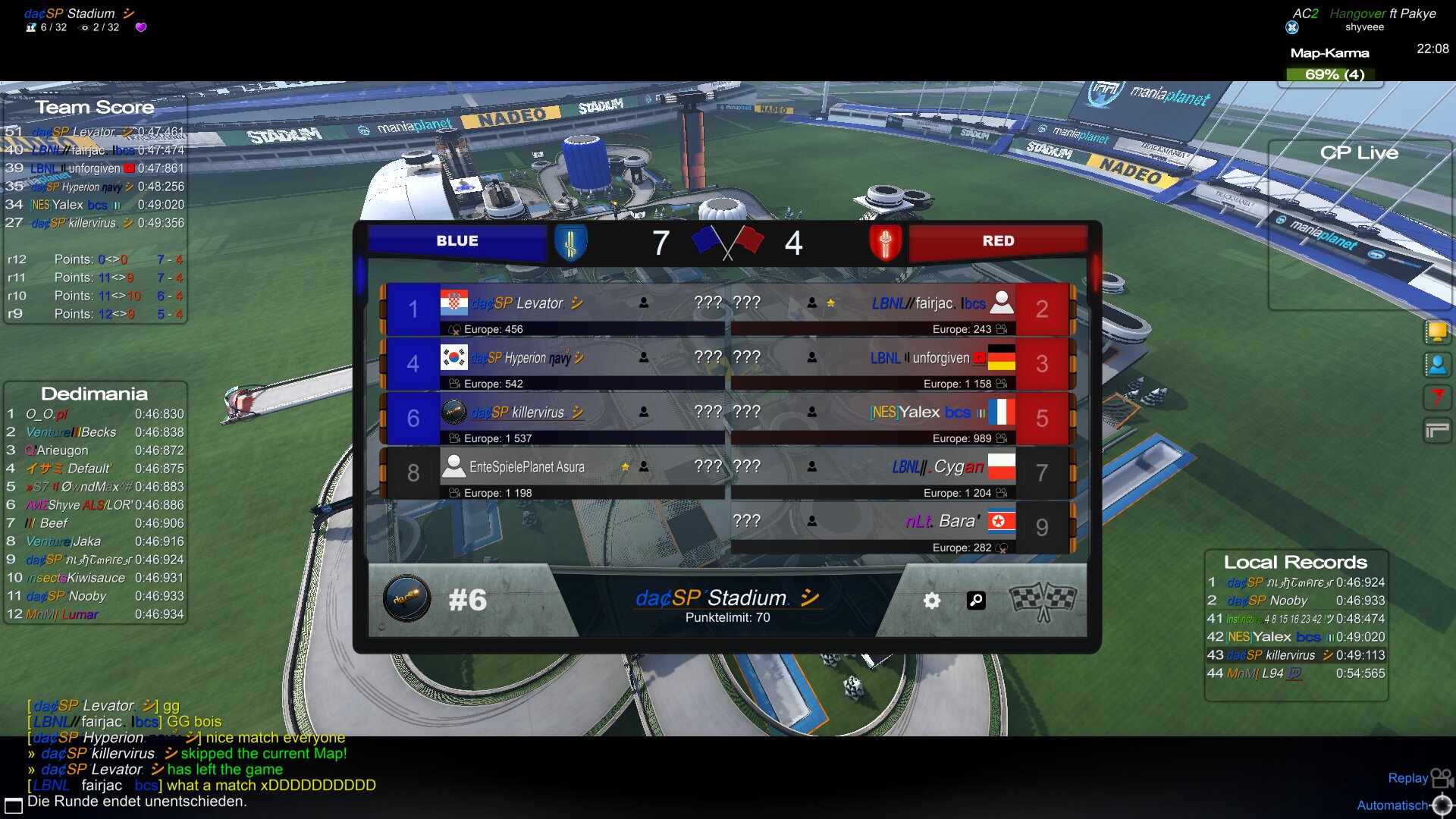Select Levator's row in the Blue team
Screen dimensions: 1456x819
pos(554,309)
